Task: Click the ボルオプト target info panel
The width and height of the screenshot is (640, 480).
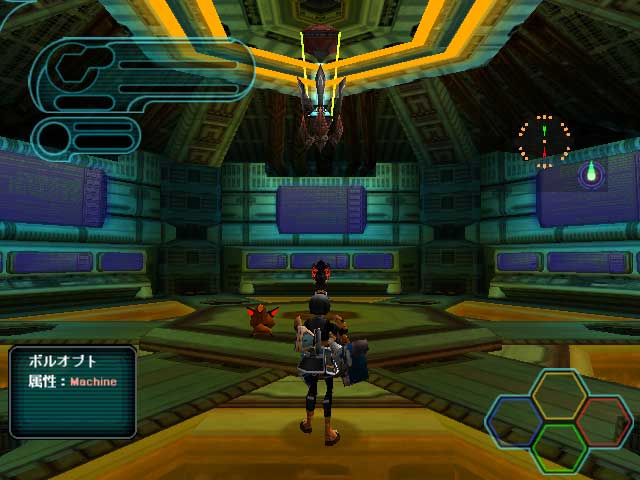Action: (x=73, y=391)
